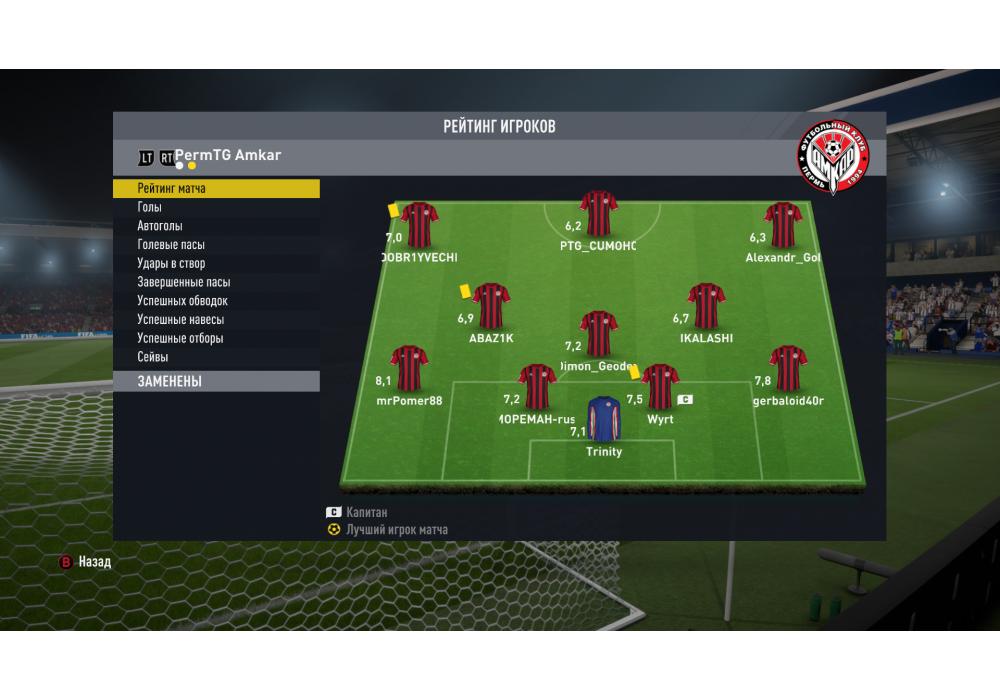Select Успешные навесы in the list
The height and width of the screenshot is (700, 1000).
pyautogui.click(x=216, y=320)
